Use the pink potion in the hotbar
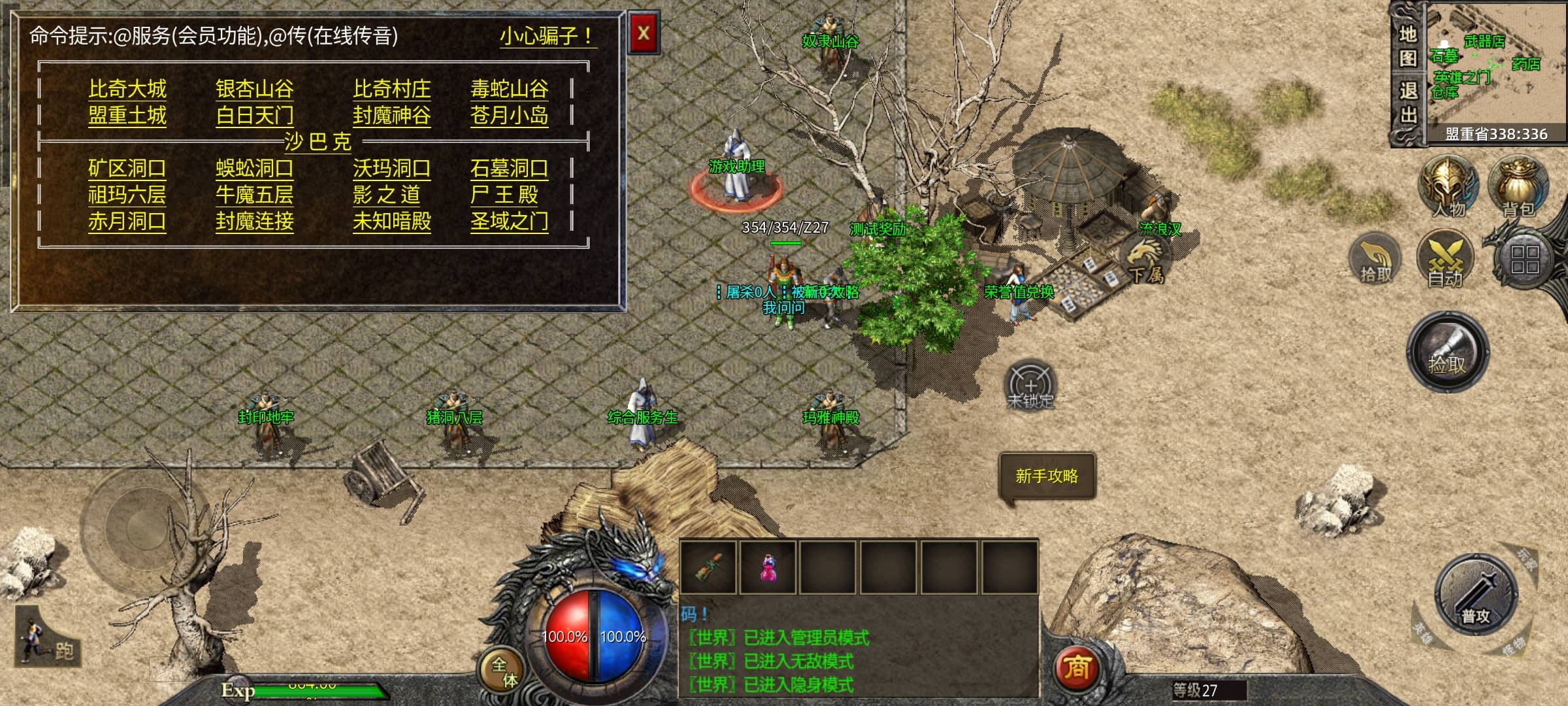Image resolution: width=1568 pixels, height=706 pixels. point(767,567)
